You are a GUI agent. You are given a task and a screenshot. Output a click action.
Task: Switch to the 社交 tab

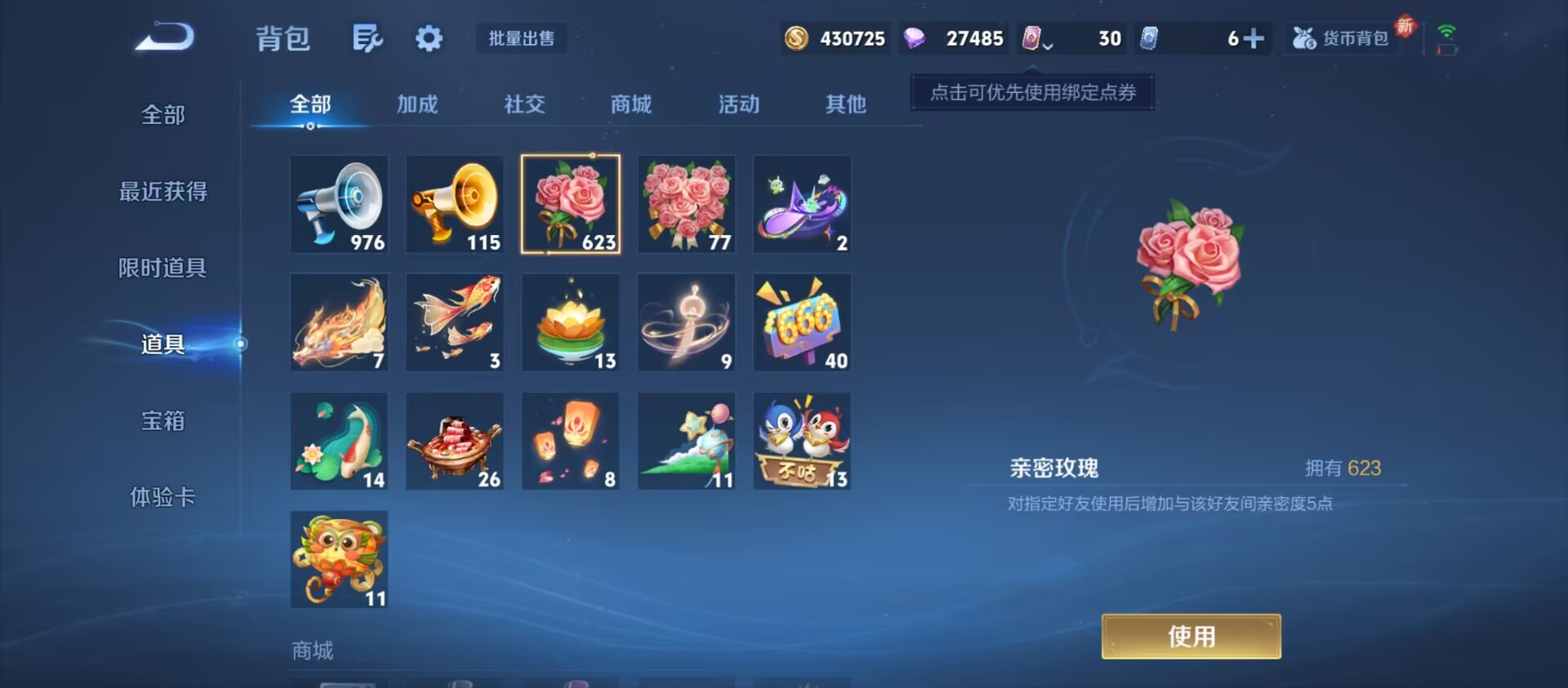point(523,104)
